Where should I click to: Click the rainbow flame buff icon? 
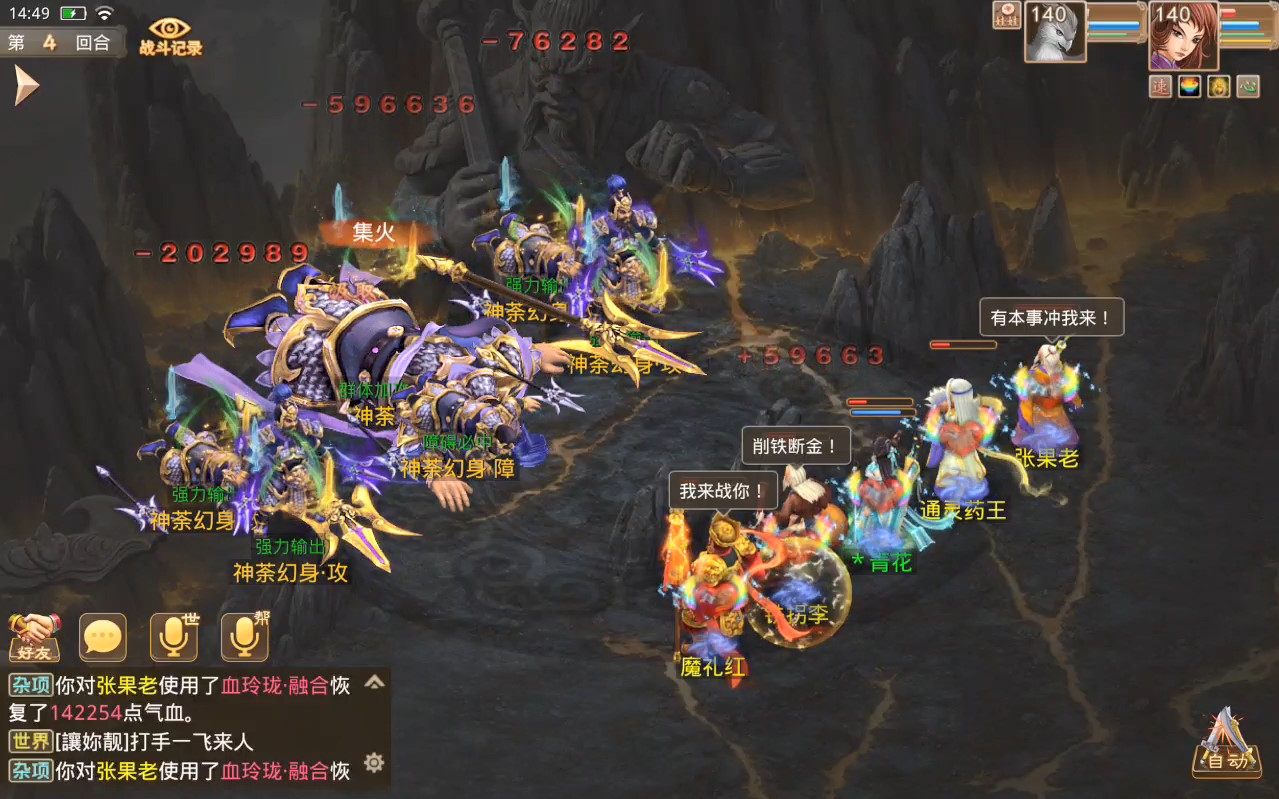tap(1189, 87)
